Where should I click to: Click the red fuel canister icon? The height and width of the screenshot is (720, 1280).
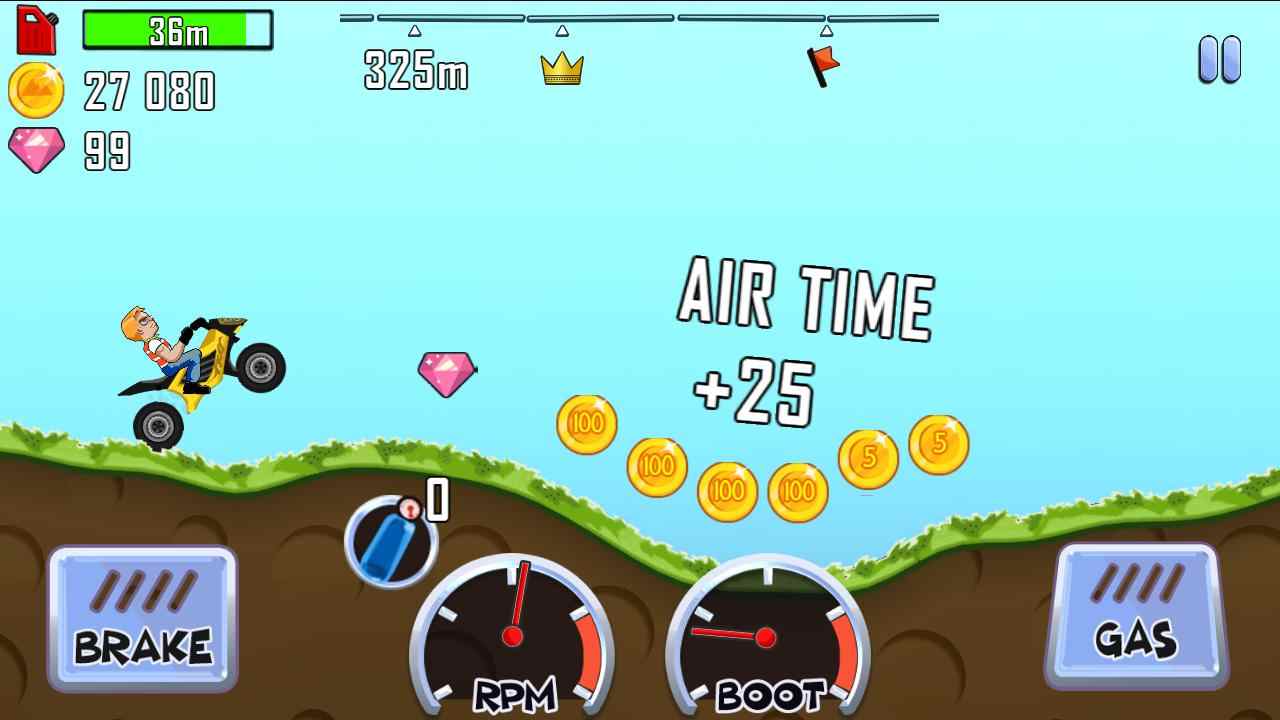[36, 28]
